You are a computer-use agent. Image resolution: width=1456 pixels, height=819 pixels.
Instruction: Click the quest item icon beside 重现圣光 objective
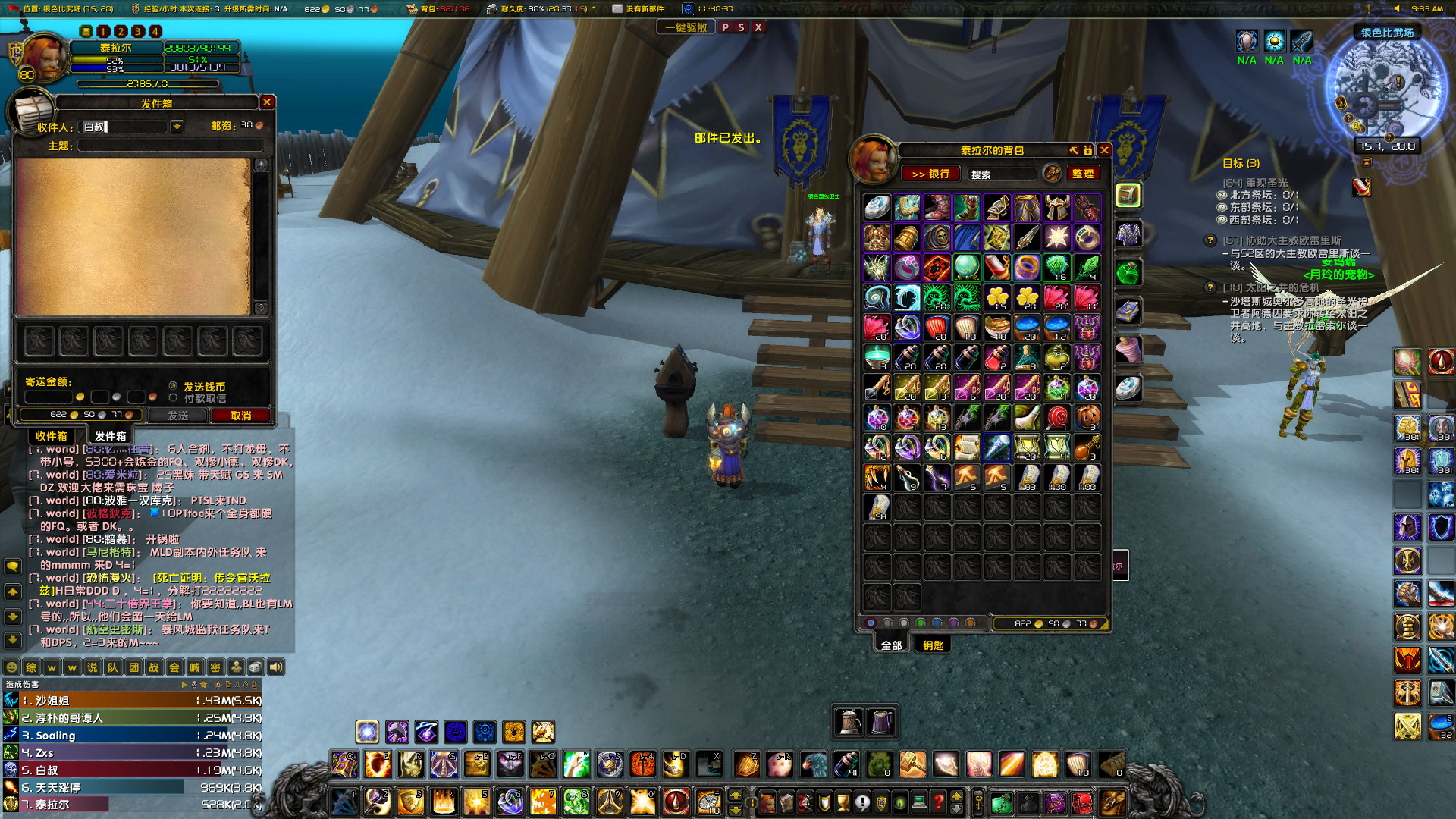click(x=1362, y=188)
